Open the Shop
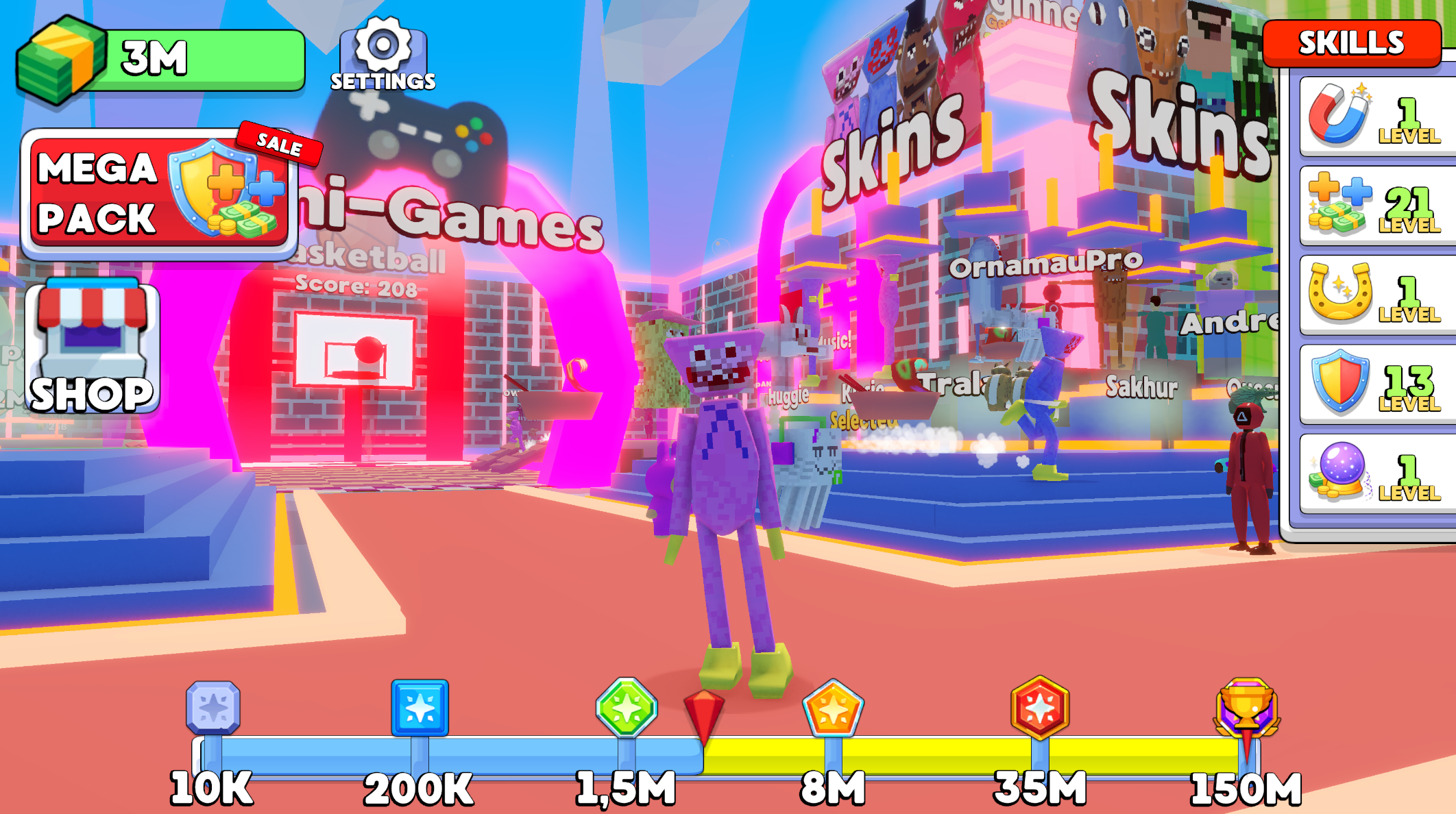Image resolution: width=1456 pixels, height=814 pixels. [x=89, y=343]
